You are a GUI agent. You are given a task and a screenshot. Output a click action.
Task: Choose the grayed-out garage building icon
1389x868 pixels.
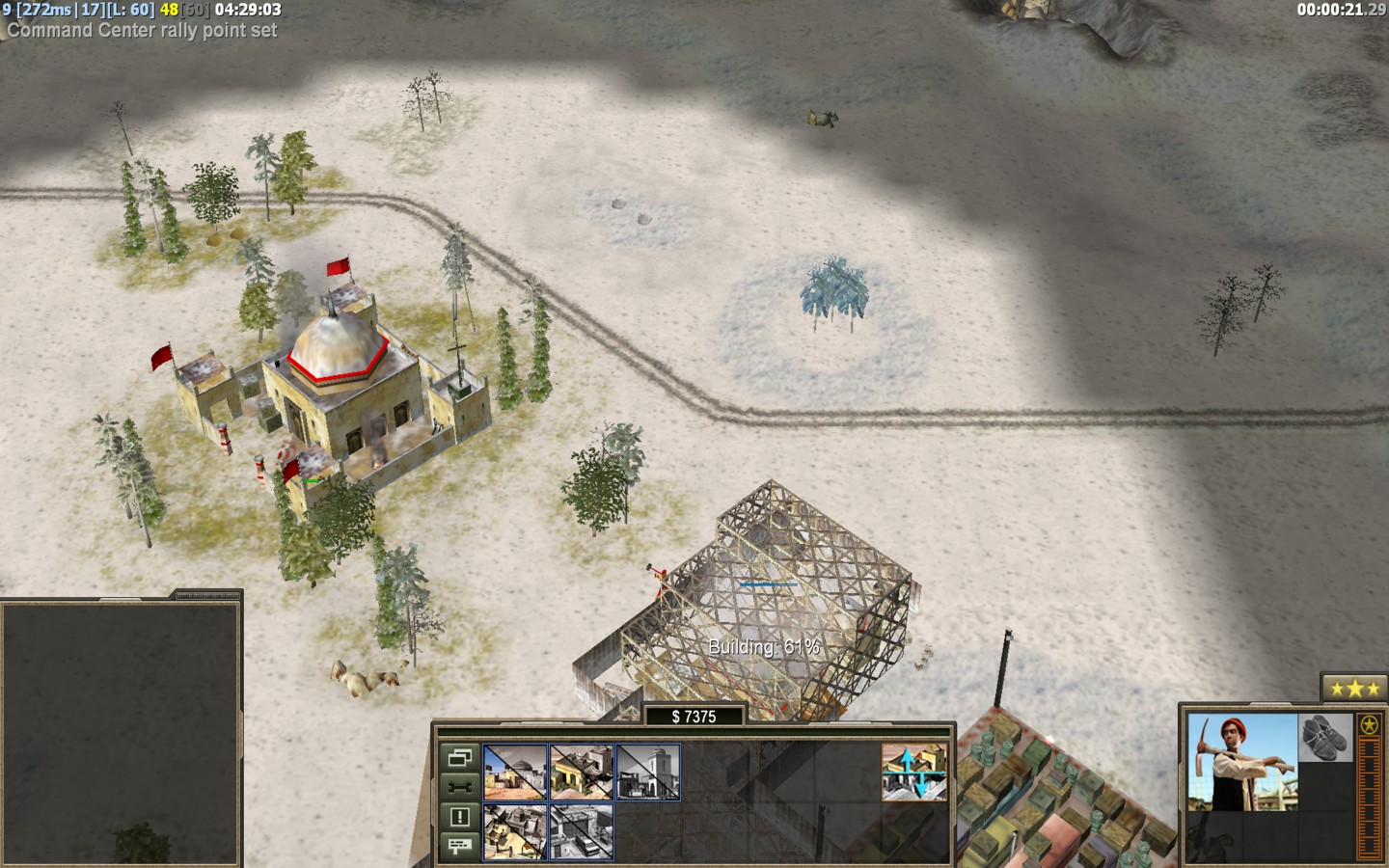[582, 831]
